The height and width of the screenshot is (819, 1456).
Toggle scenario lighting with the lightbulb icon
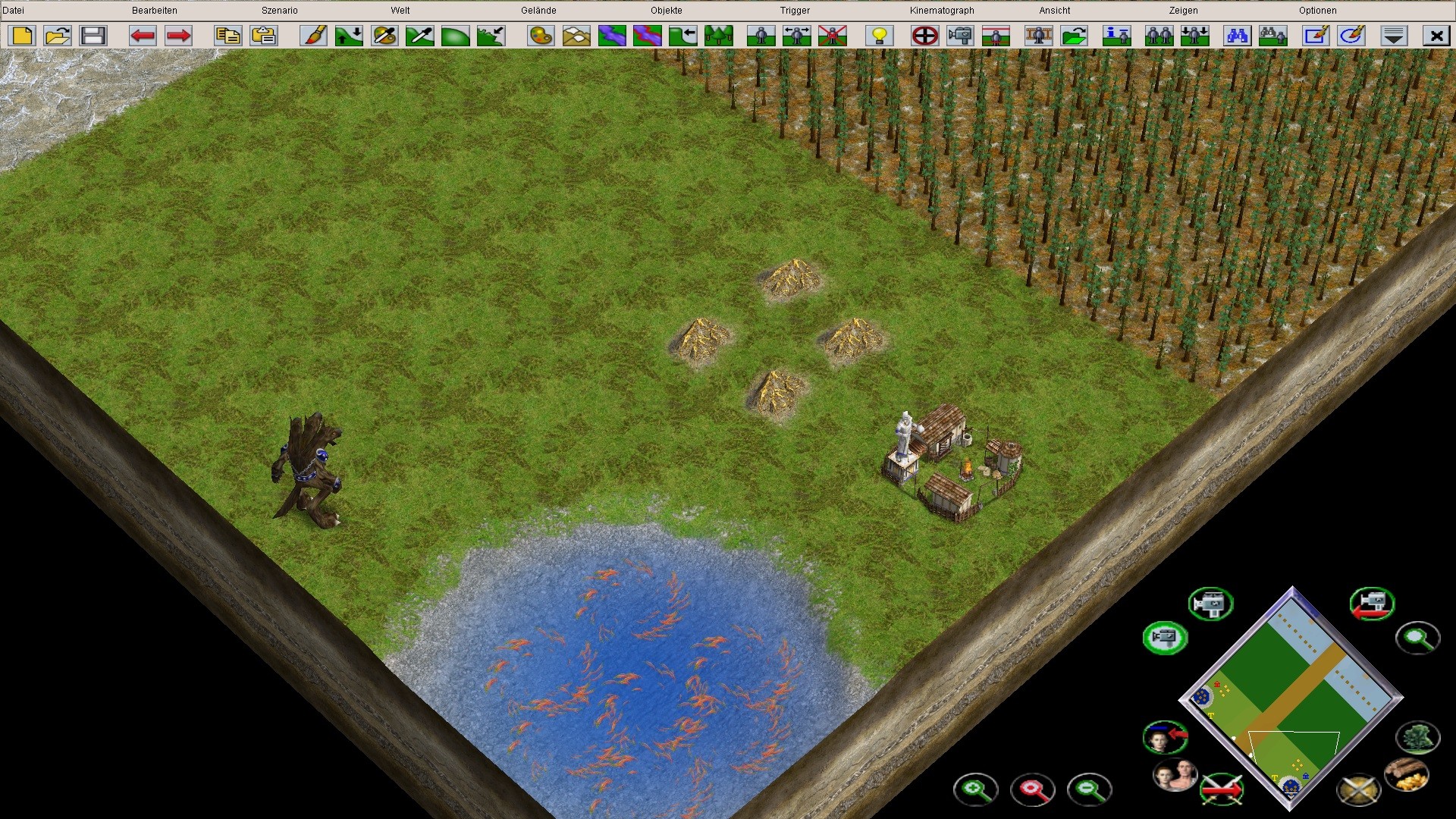(878, 36)
